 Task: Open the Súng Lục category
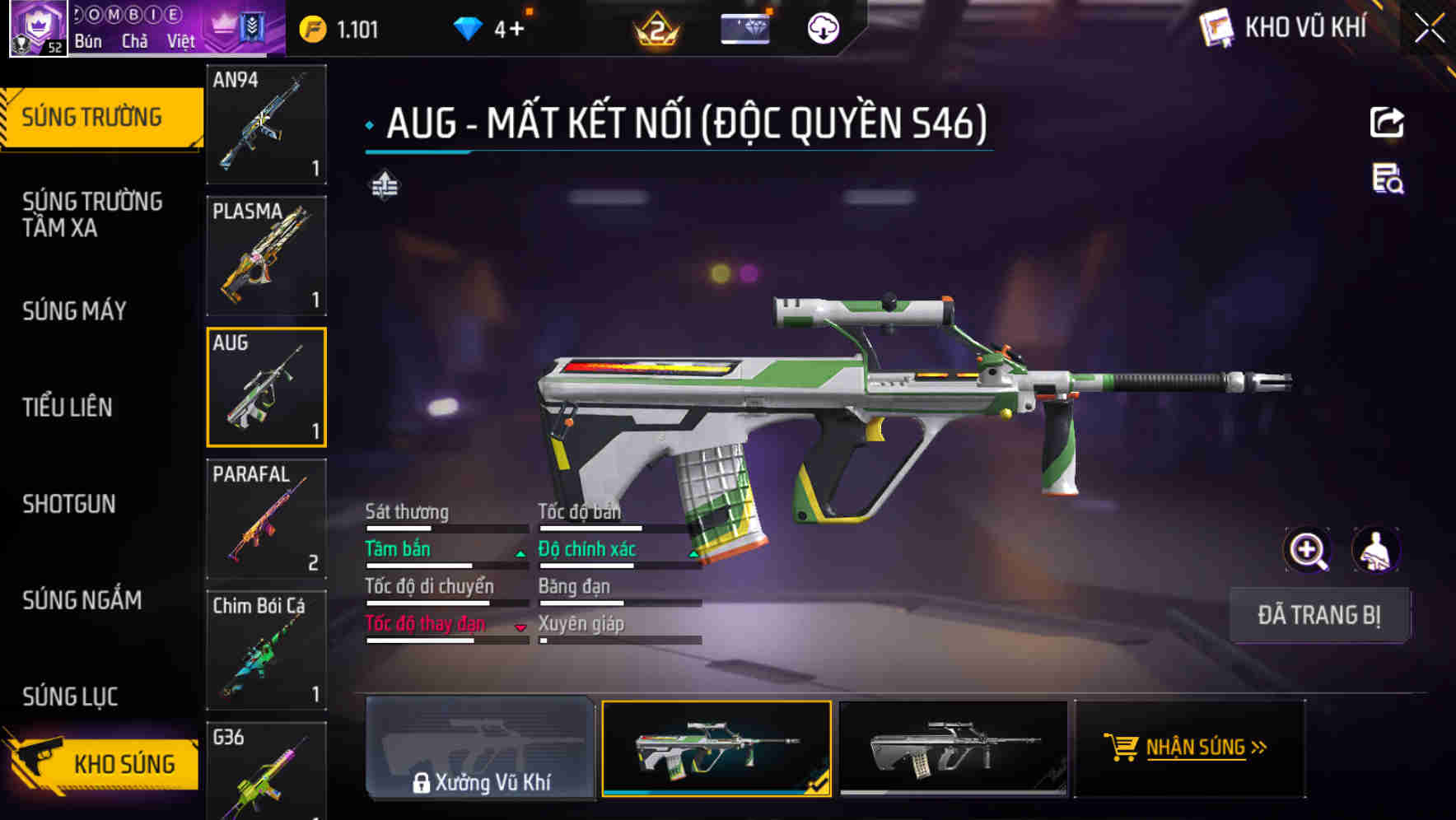tap(70, 697)
